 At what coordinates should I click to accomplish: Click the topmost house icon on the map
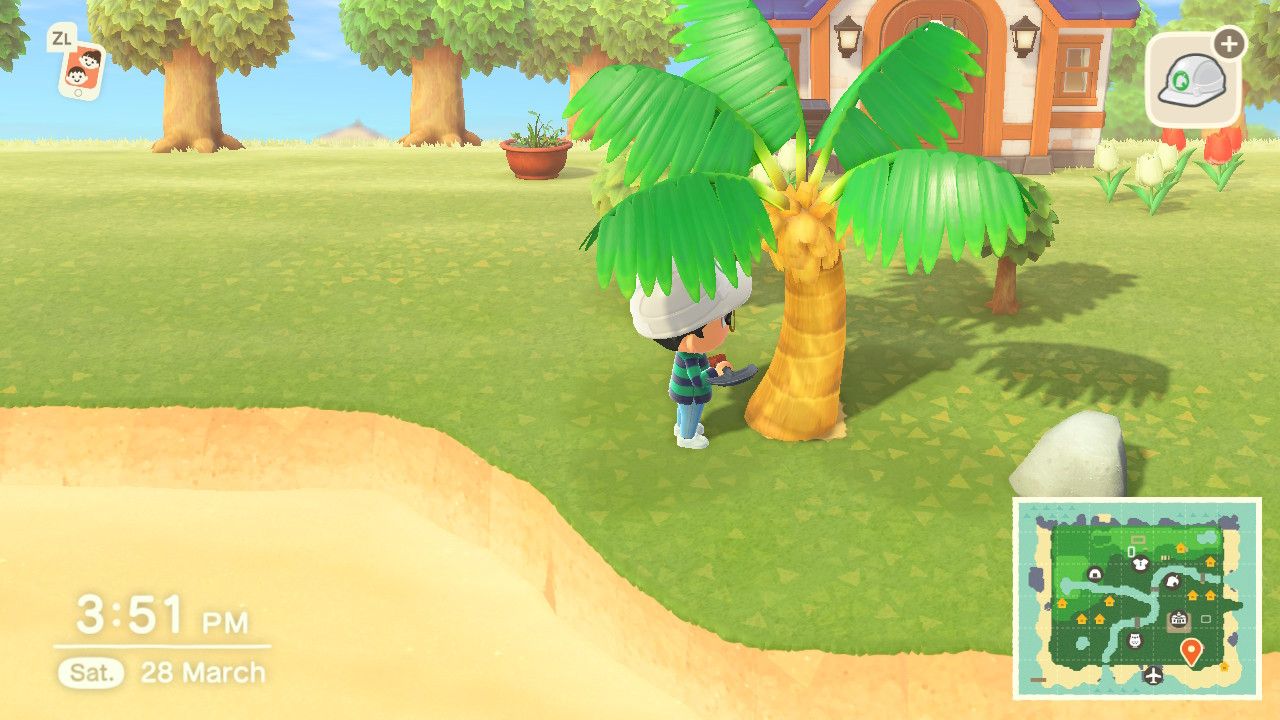tap(1181, 548)
